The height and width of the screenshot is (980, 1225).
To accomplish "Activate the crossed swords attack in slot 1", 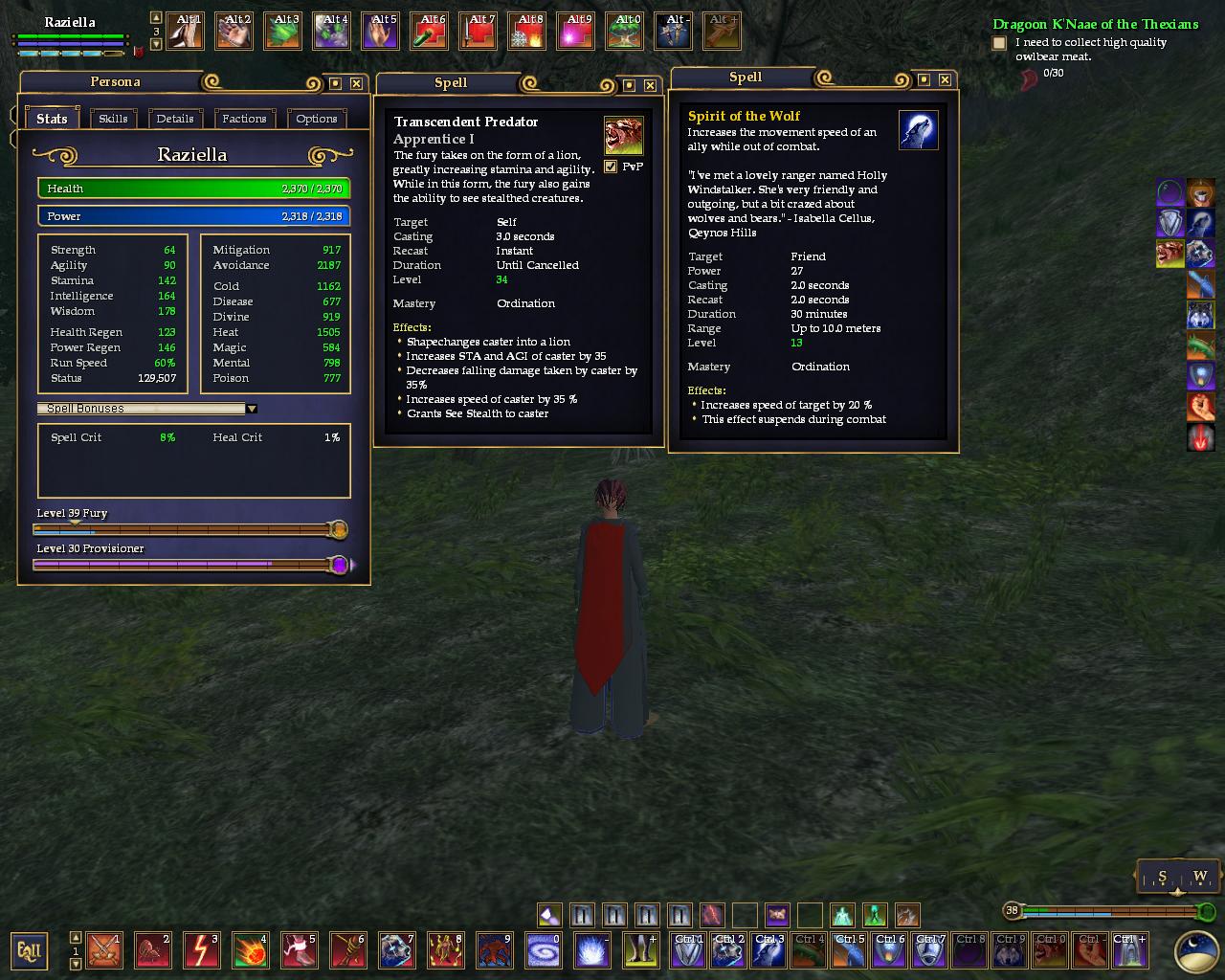I will (x=104, y=950).
